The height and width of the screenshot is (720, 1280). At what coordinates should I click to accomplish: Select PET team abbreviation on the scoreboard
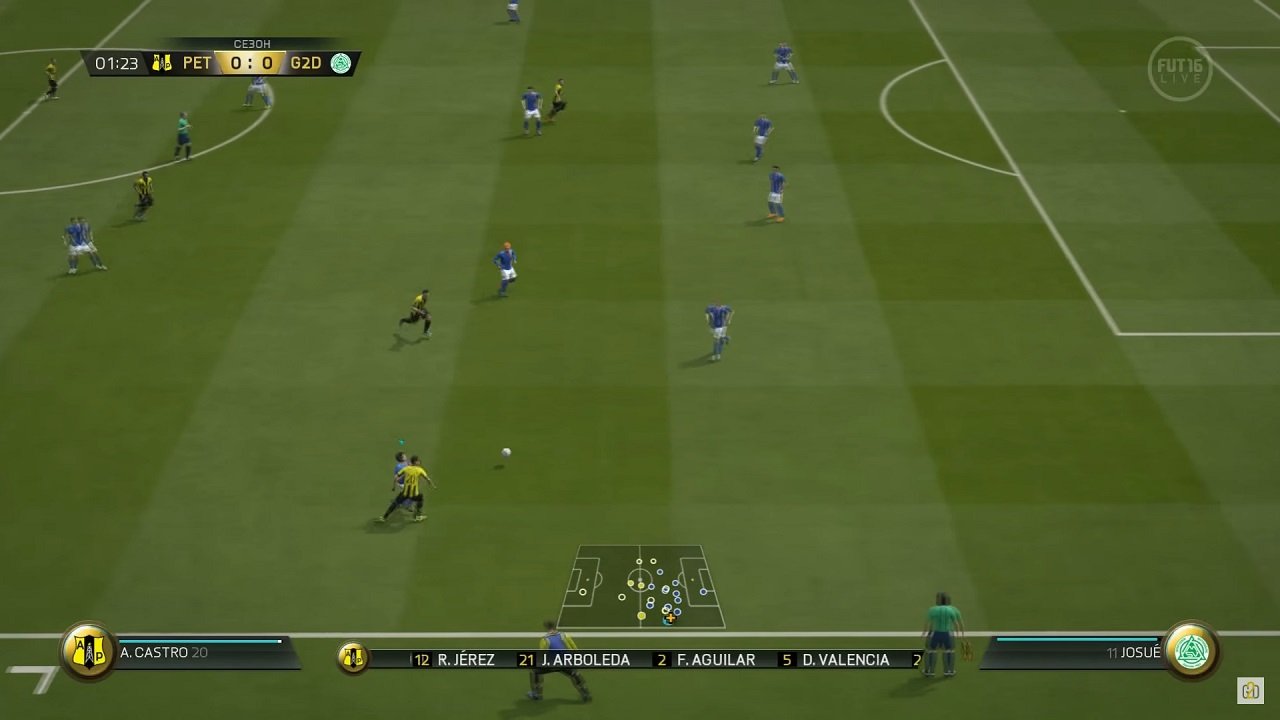tap(197, 62)
